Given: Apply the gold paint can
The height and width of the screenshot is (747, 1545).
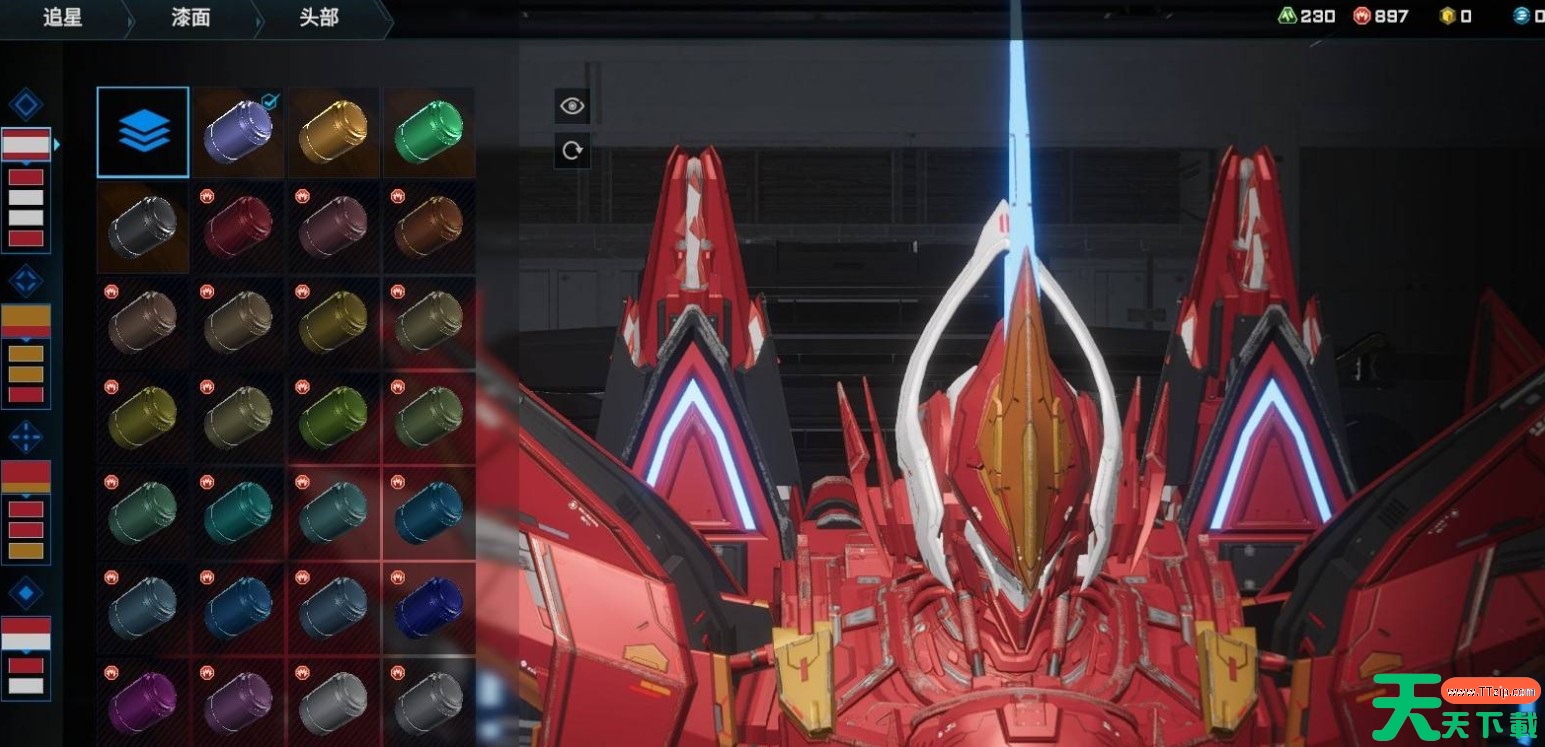Looking at the screenshot, I should tap(333, 132).
